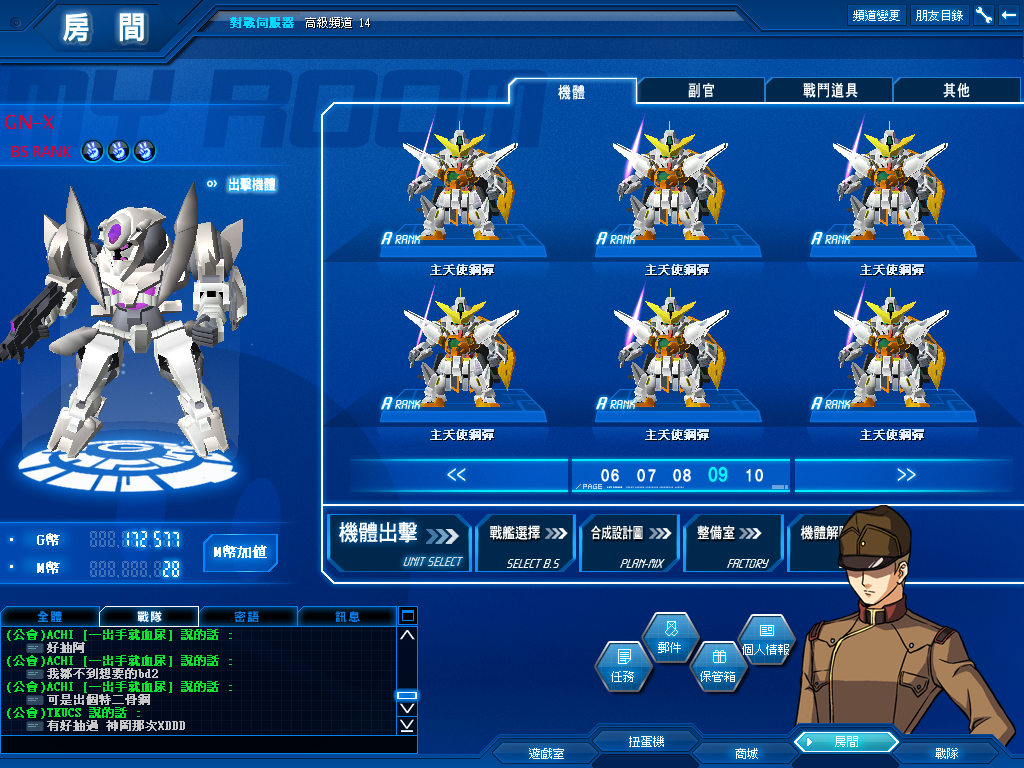Go to the 商城 shop
Viewport: 1024px width, 768px height.
click(x=745, y=753)
